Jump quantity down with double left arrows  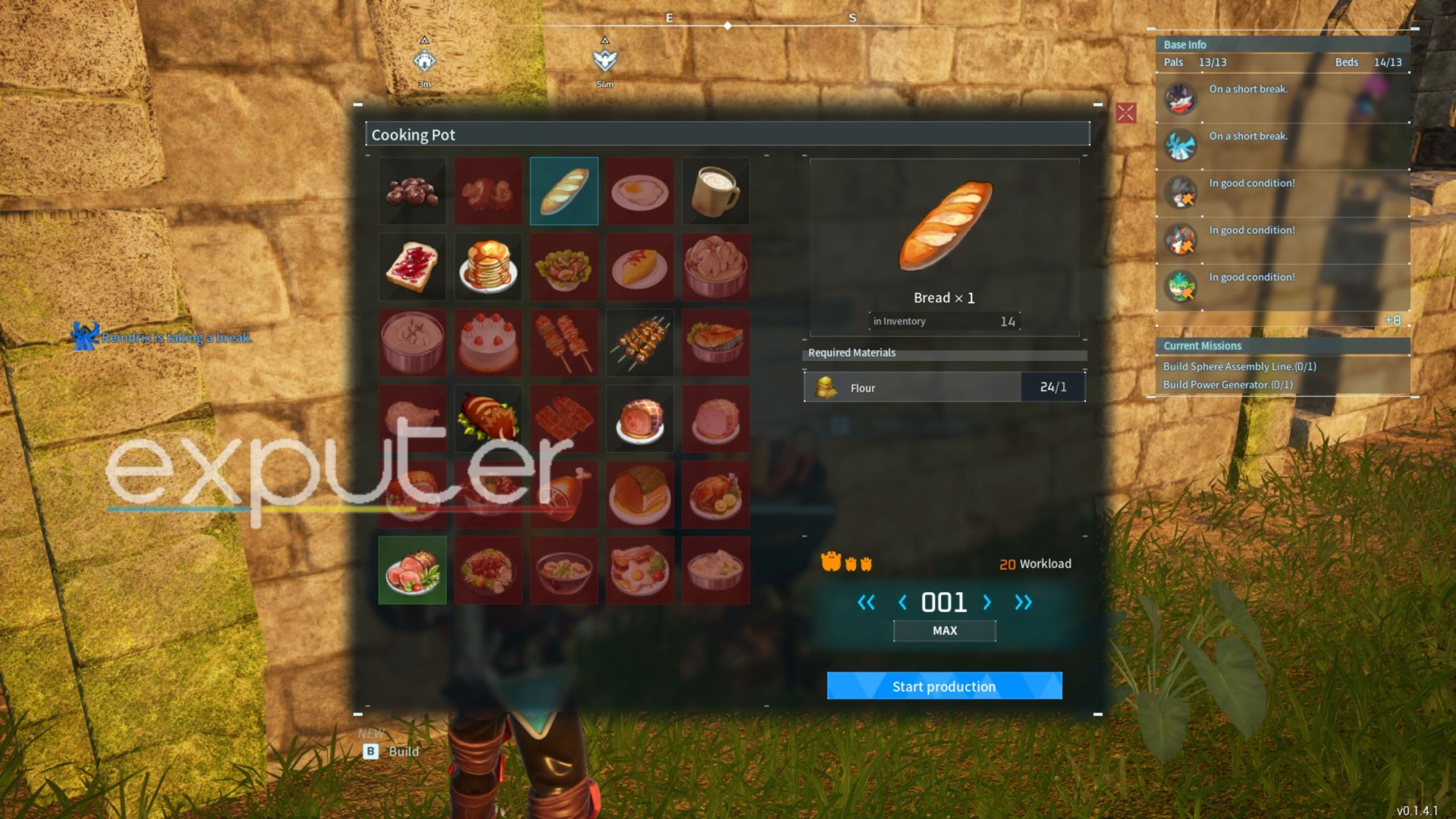(x=865, y=603)
